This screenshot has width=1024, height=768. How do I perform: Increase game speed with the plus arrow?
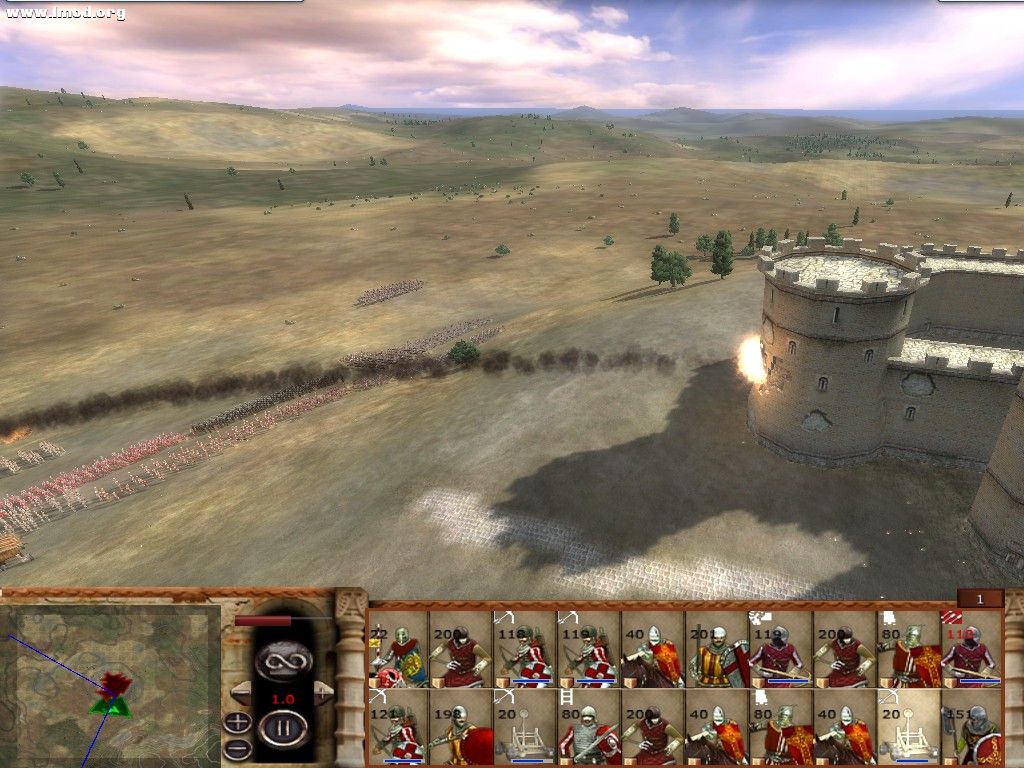[x=323, y=692]
